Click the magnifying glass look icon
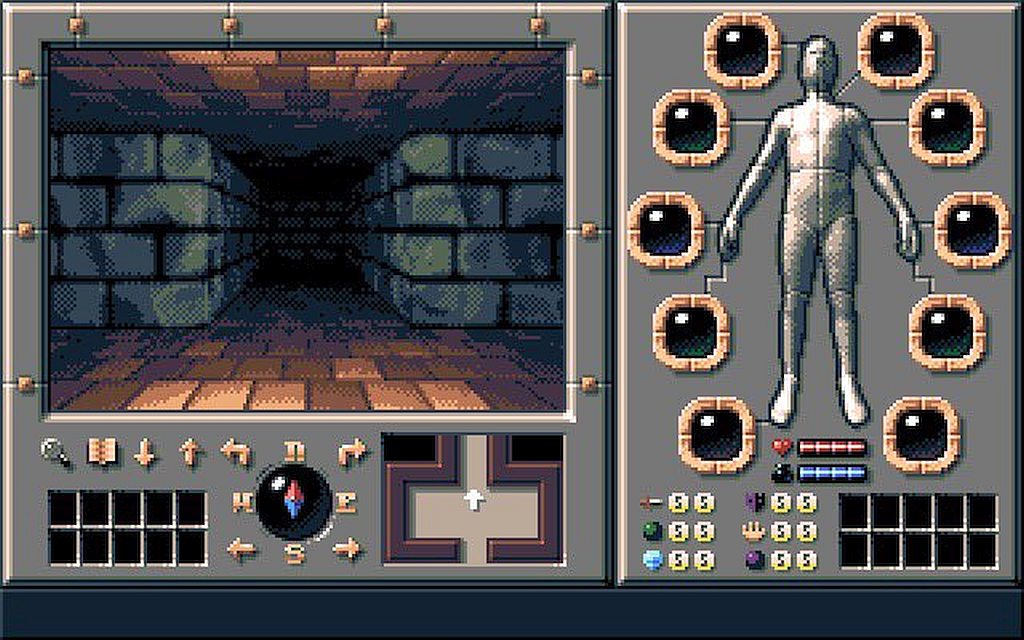This screenshot has width=1024, height=640. [x=54, y=453]
